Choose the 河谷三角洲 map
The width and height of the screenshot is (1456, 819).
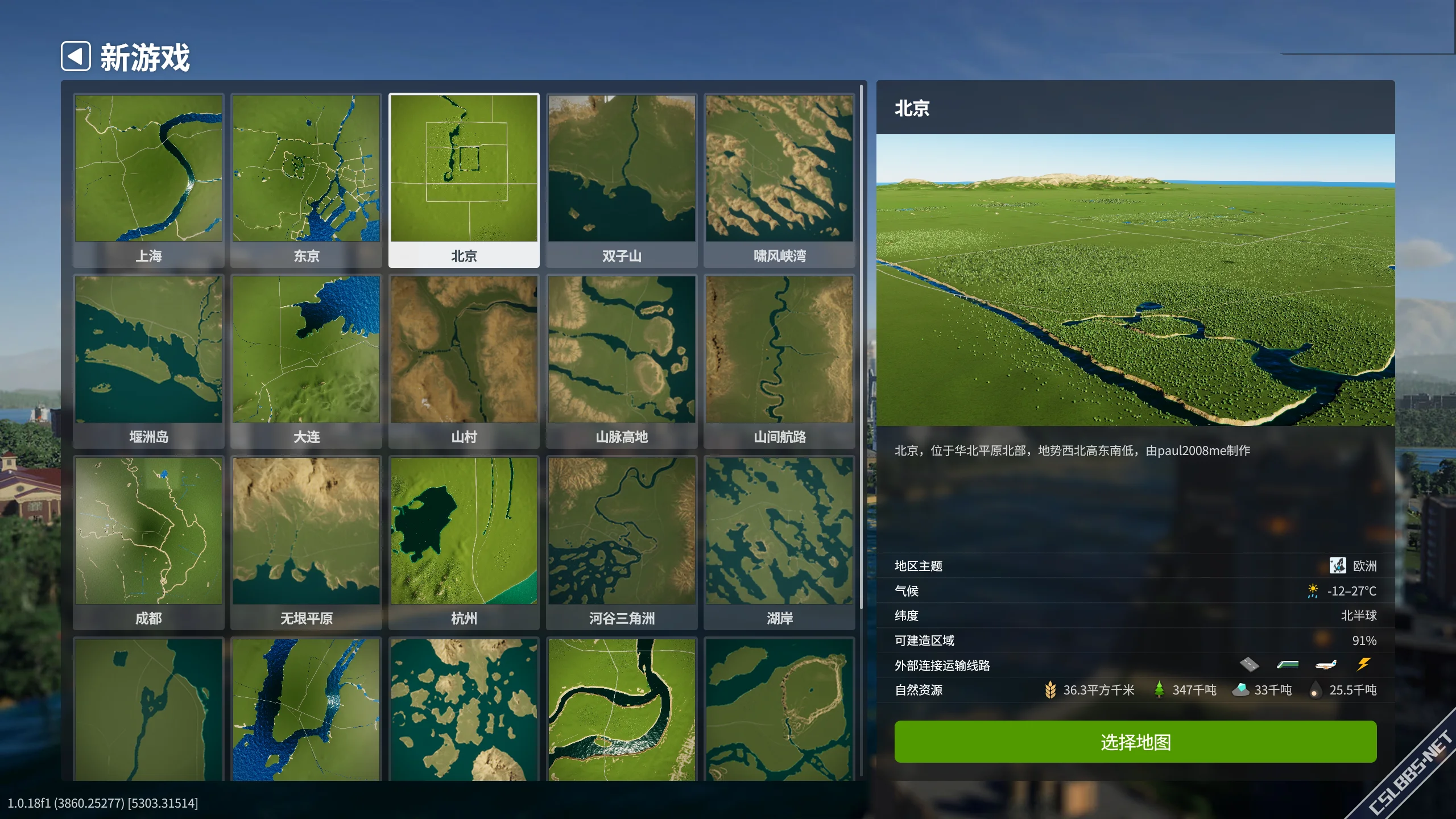tap(622, 531)
